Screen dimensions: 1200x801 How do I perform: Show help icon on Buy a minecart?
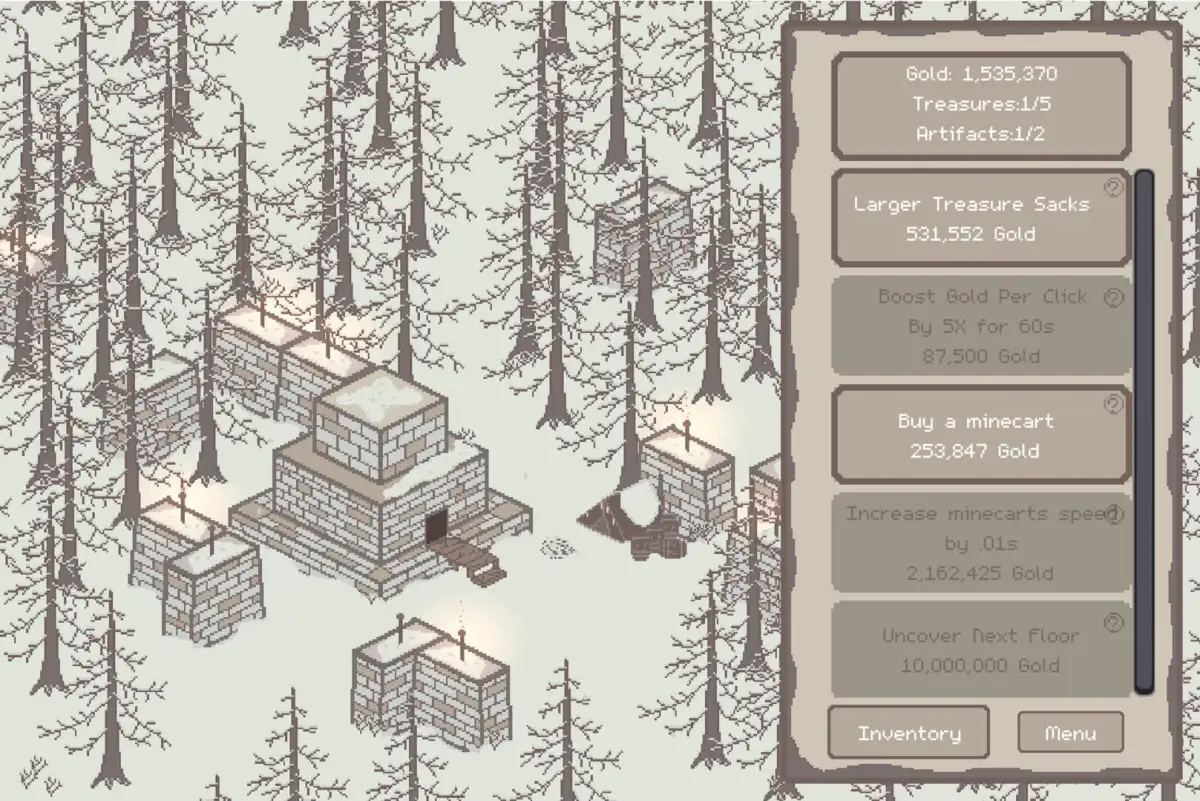[x=1113, y=405]
